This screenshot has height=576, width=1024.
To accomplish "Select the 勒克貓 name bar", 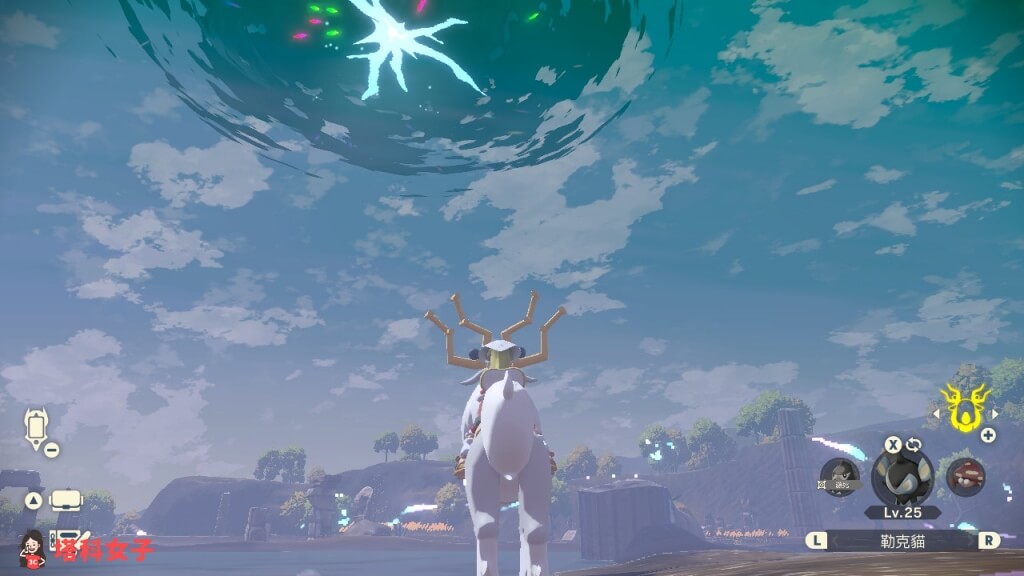I will pyautogui.click(x=902, y=540).
